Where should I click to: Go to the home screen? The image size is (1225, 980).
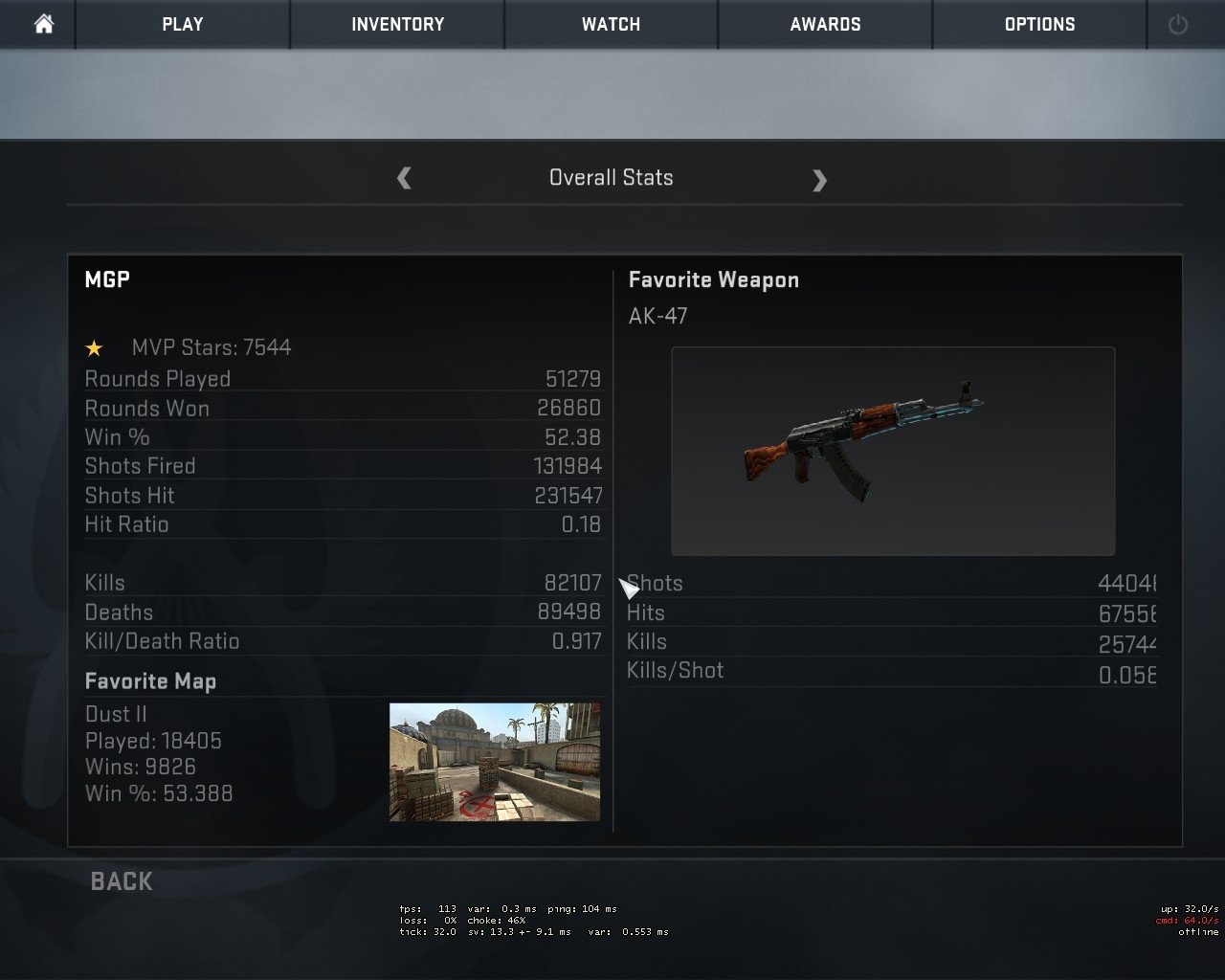tap(43, 24)
